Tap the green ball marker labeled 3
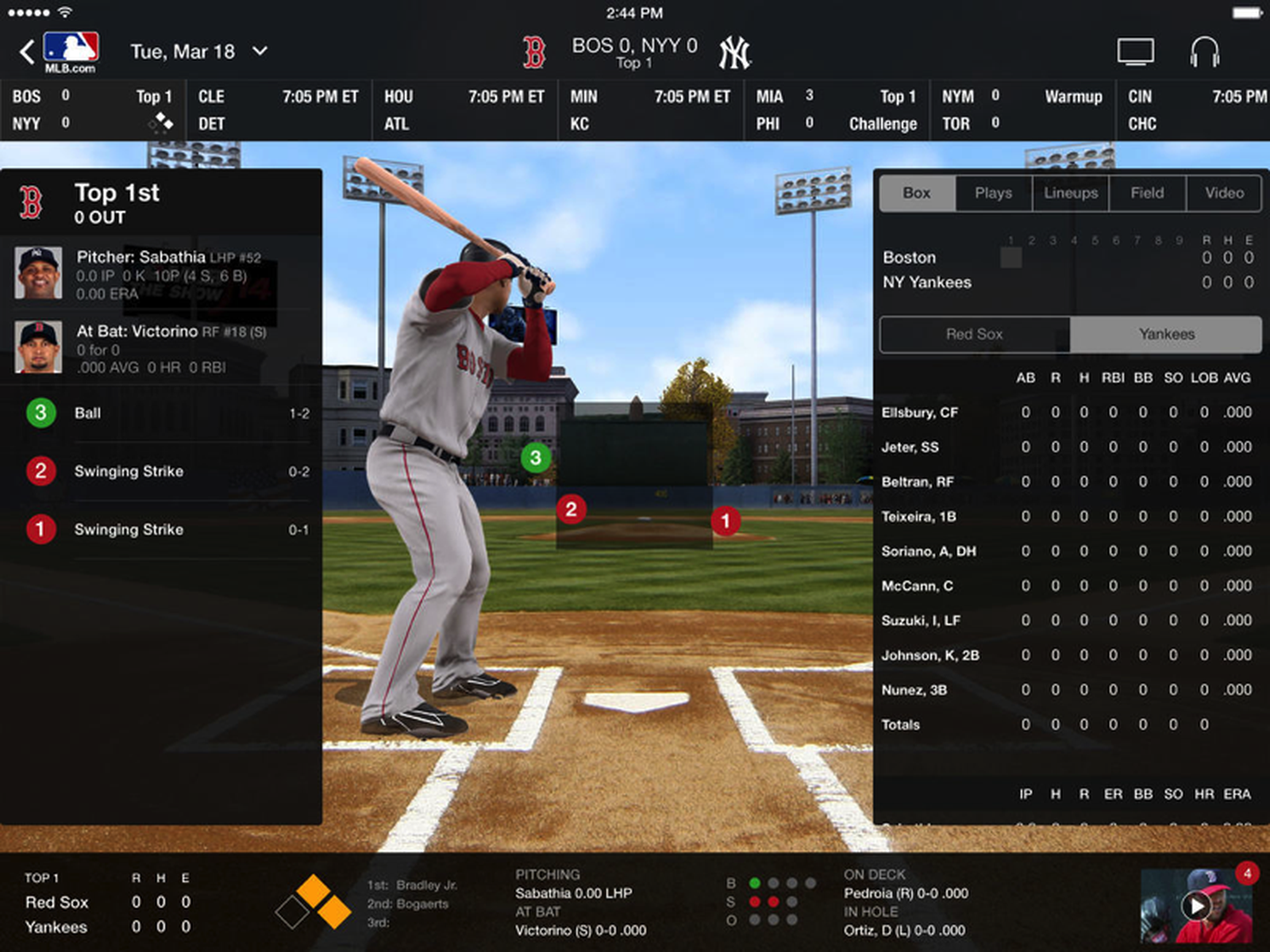Image resolution: width=1270 pixels, height=952 pixels. [x=533, y=459]
